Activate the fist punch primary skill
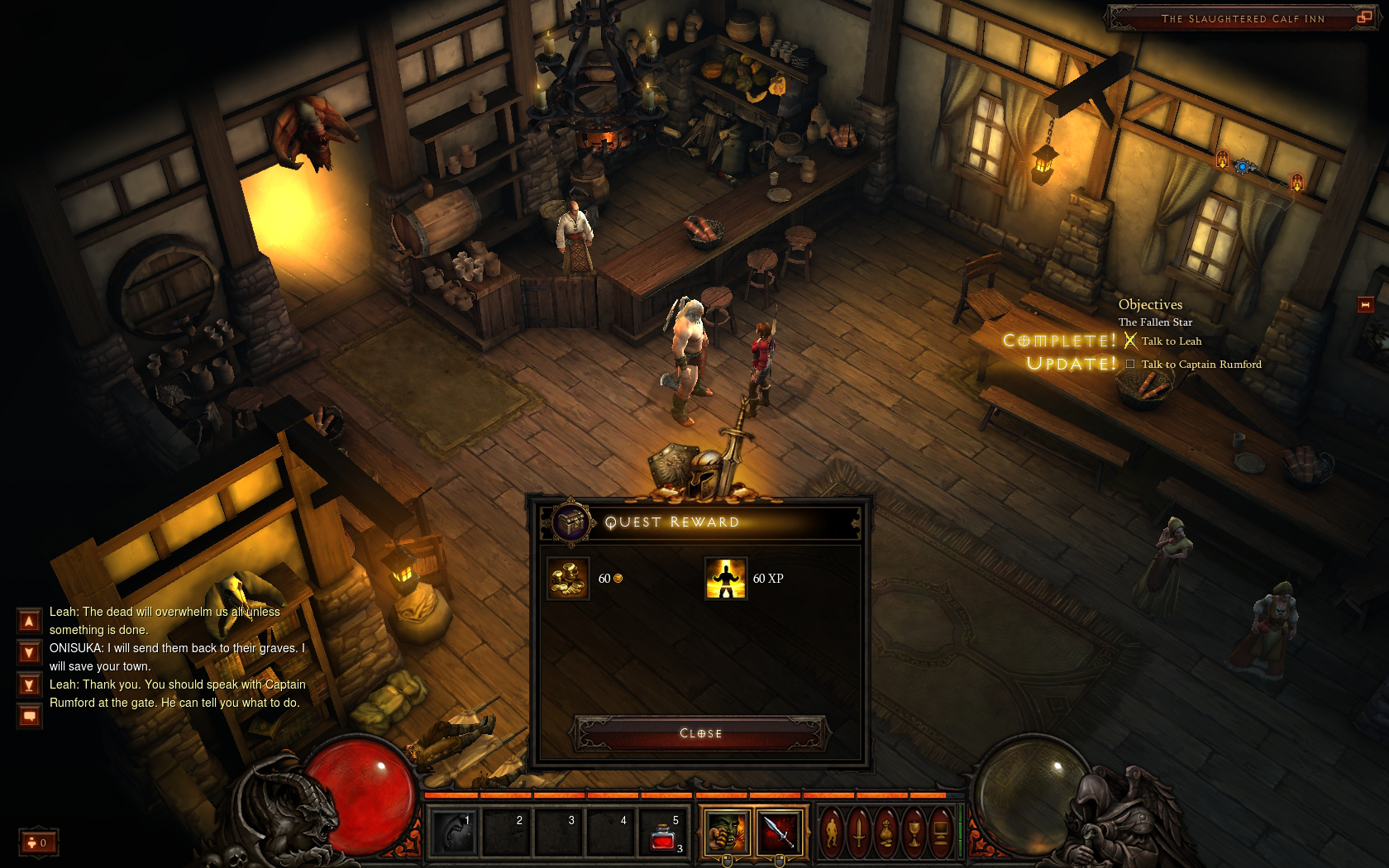Viewport: 1389px width, 868px height. (x=728, y=831)
